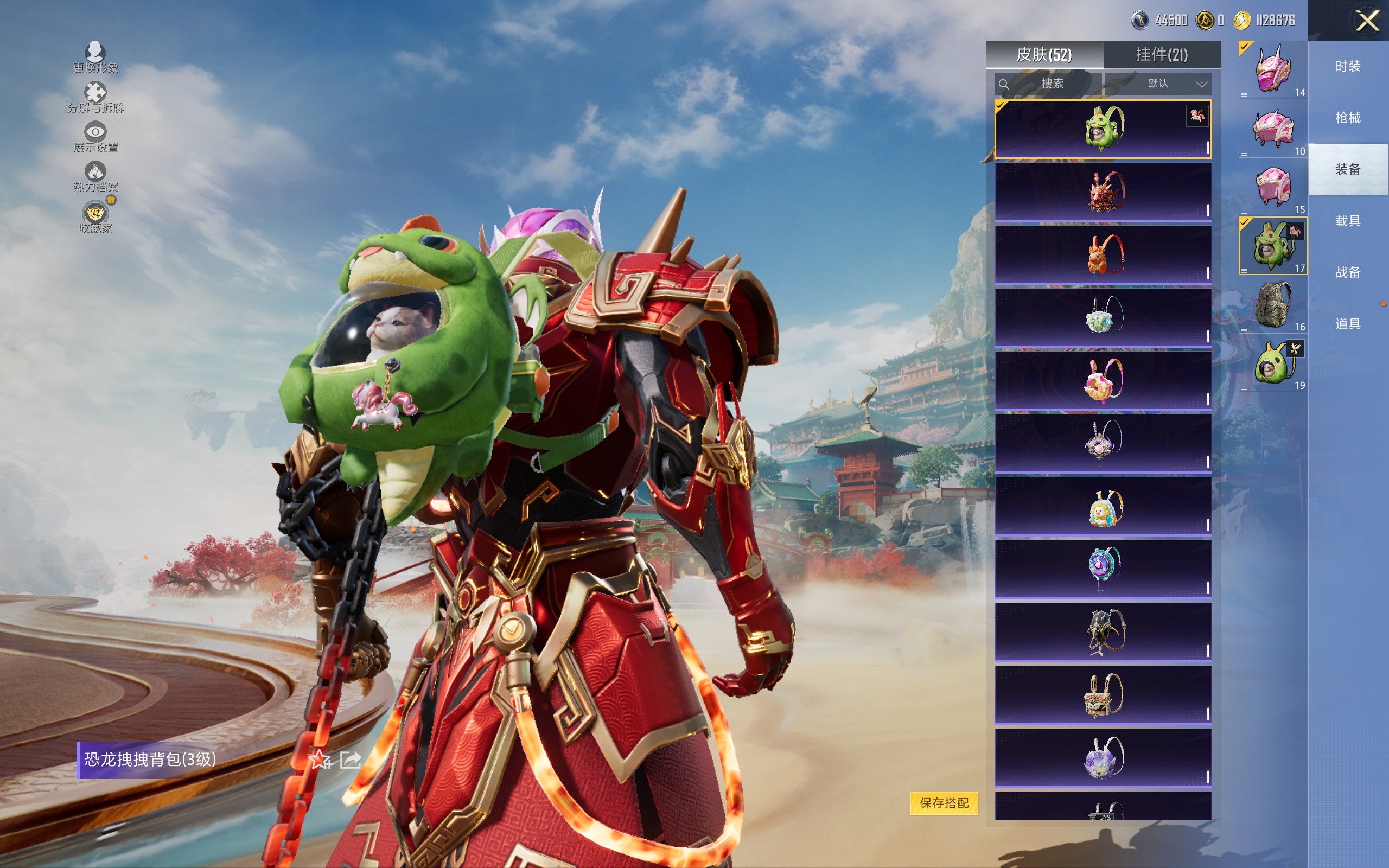1389x868 pixels.
Task: Open the 枪械 category
Action: tap(1348, 118)
